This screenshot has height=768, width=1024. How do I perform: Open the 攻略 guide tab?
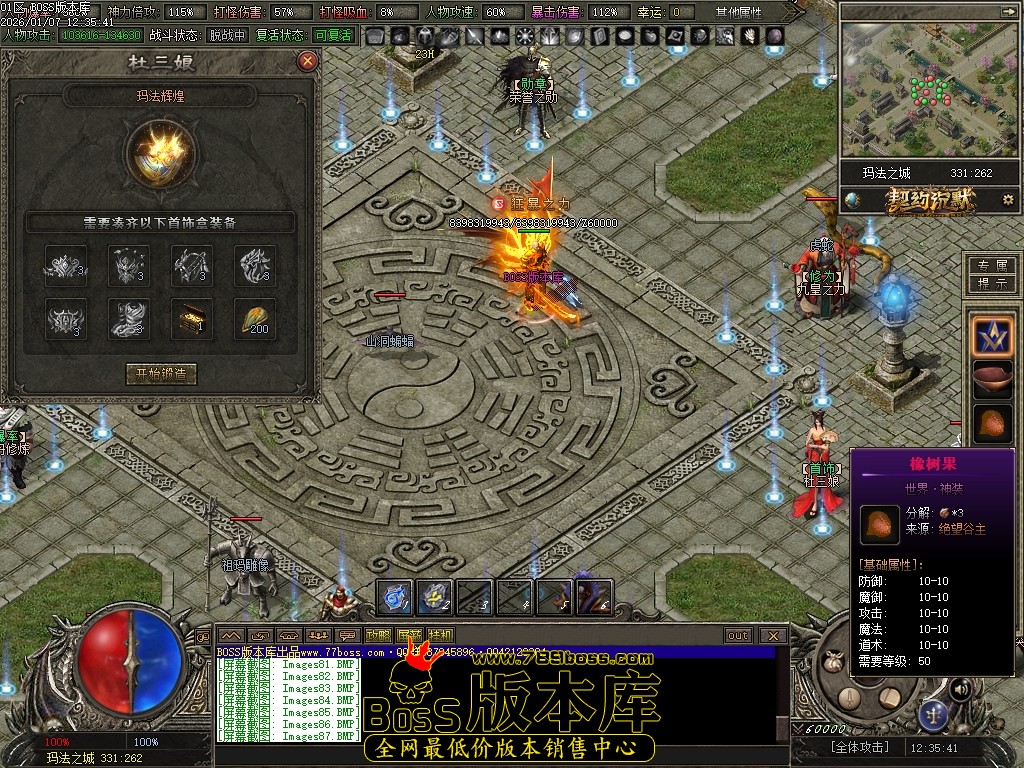[x=378, y=635]
